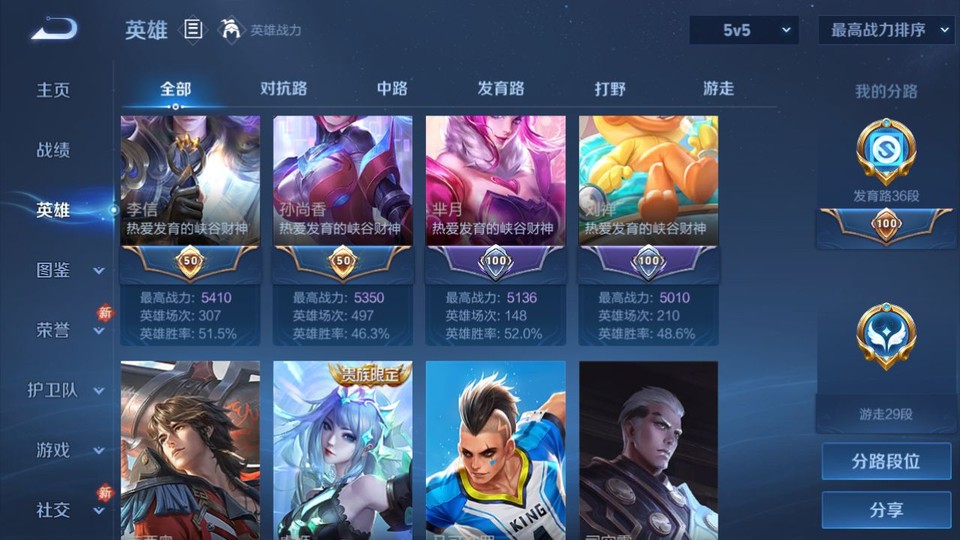Screen dimensions: 960x540
Task: Switch to the 对抗路 tab
Action: [283, 88]
